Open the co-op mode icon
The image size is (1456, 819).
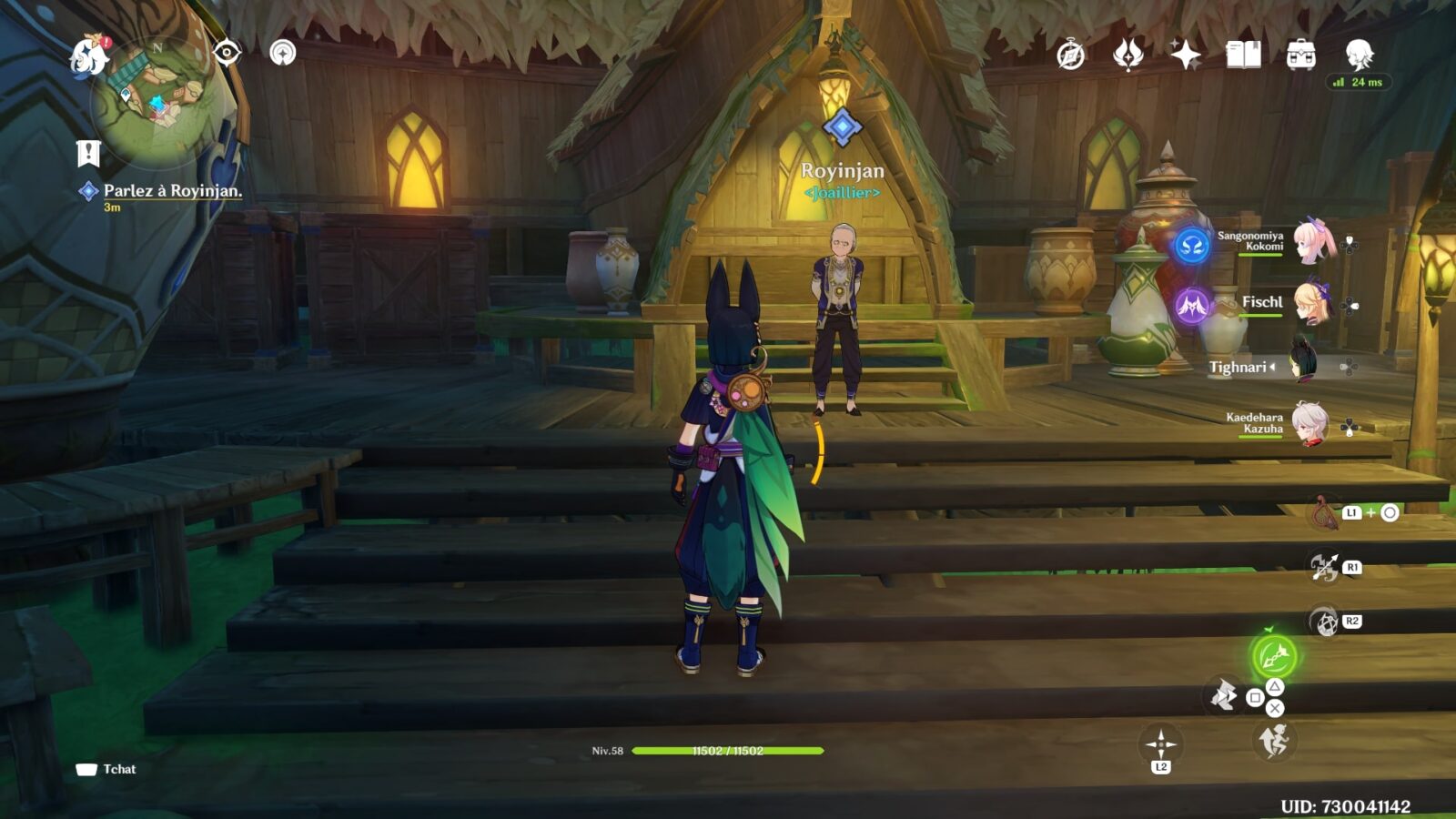pyautogui.click(x=283, y=53)
